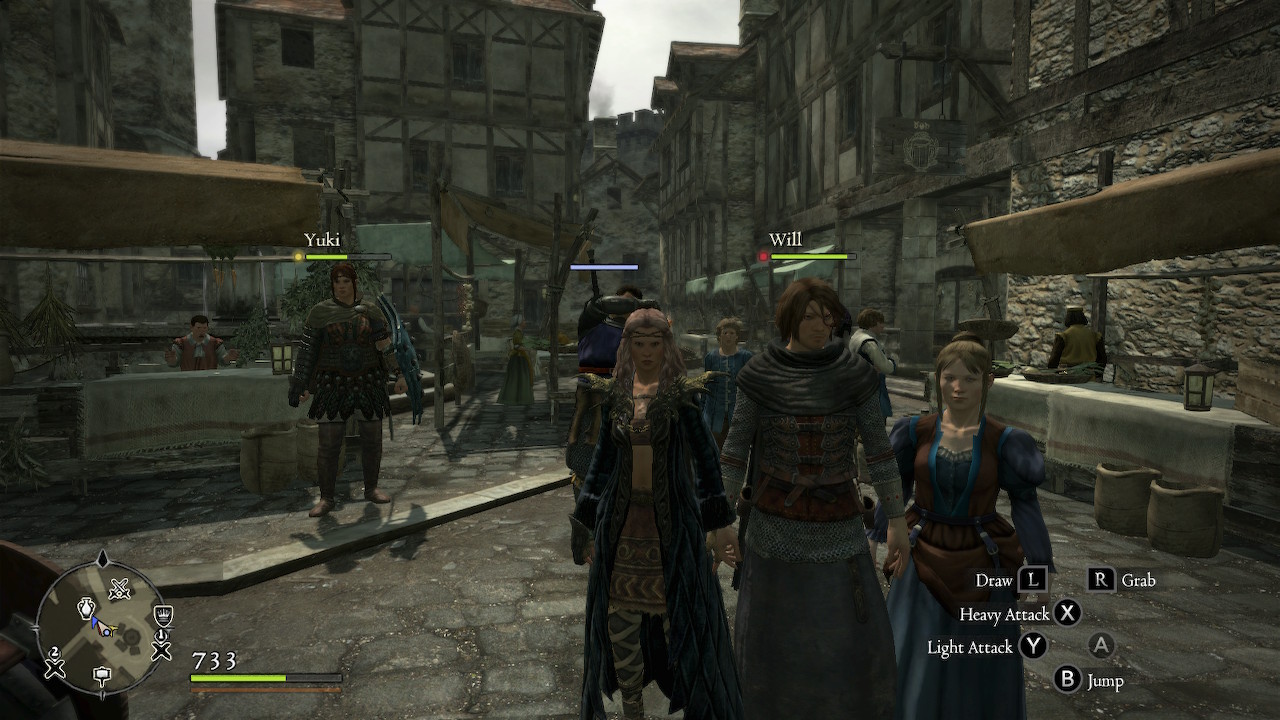1280x720 pixels.
Task: Select the crown shield marker on minimap
Action: click(163, 614)
